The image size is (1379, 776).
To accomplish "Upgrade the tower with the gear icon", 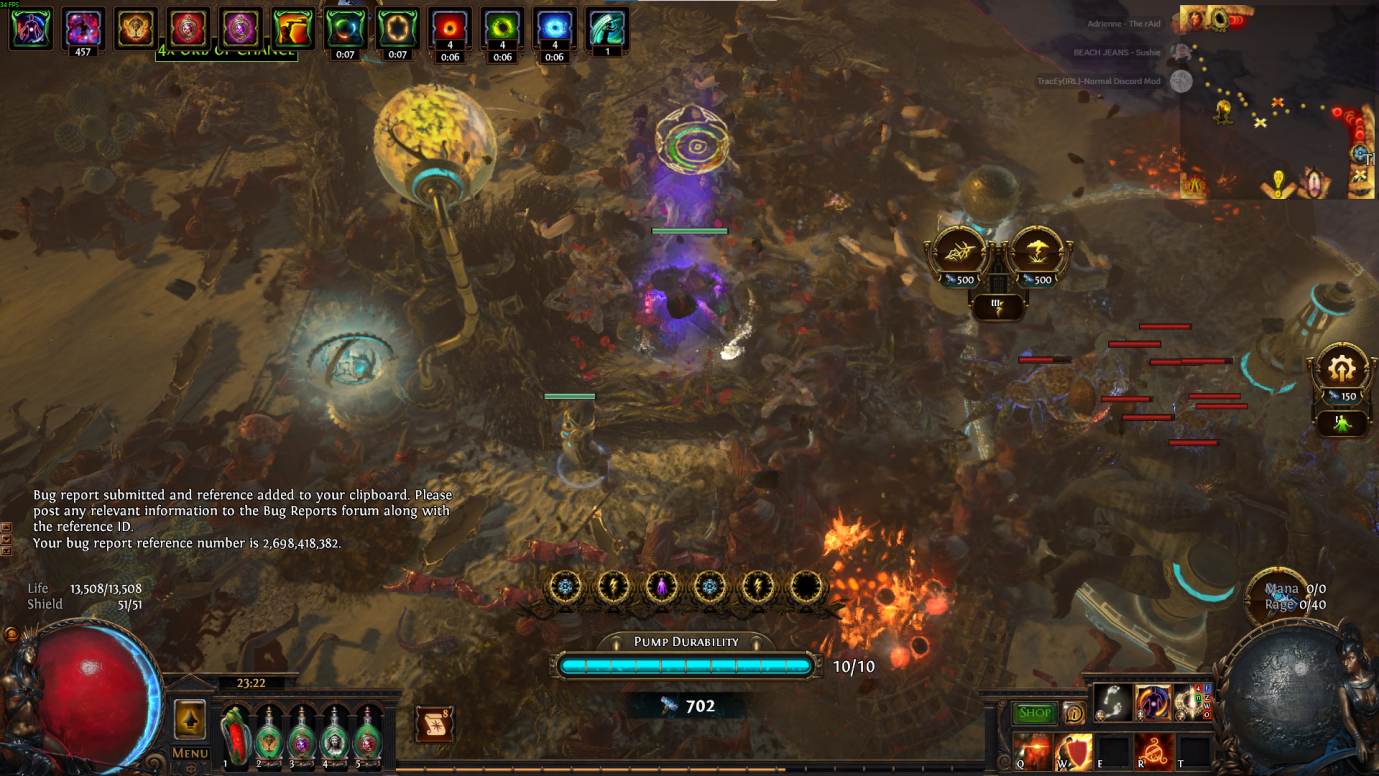I will (x=1341, y=369).
